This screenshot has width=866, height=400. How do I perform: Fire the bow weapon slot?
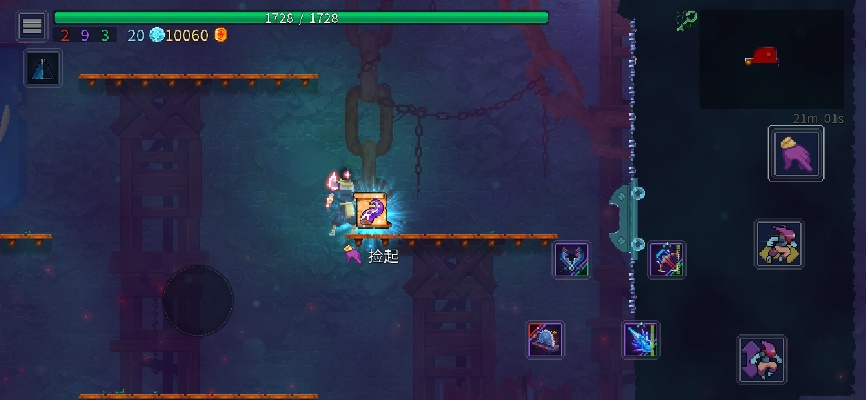[x=666, y=260]
